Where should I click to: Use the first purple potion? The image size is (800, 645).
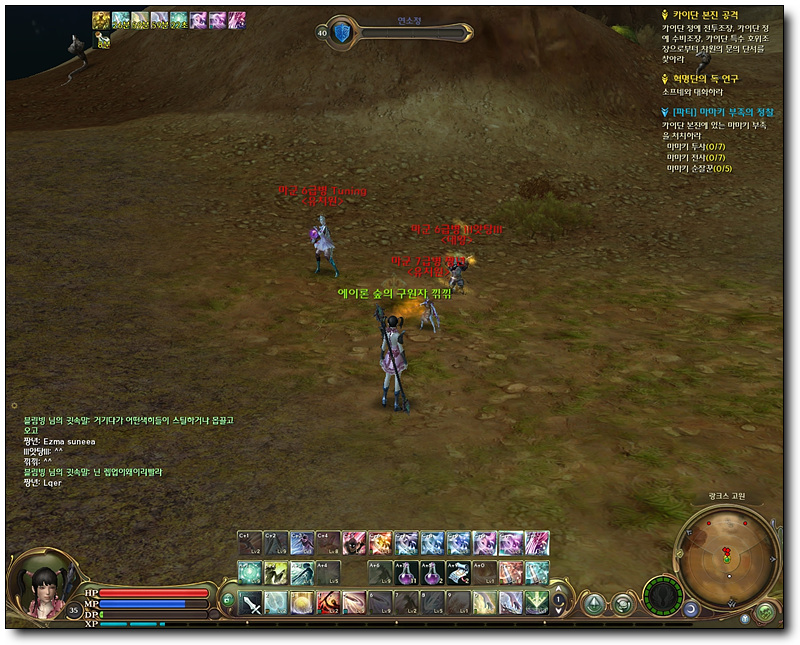405,572
